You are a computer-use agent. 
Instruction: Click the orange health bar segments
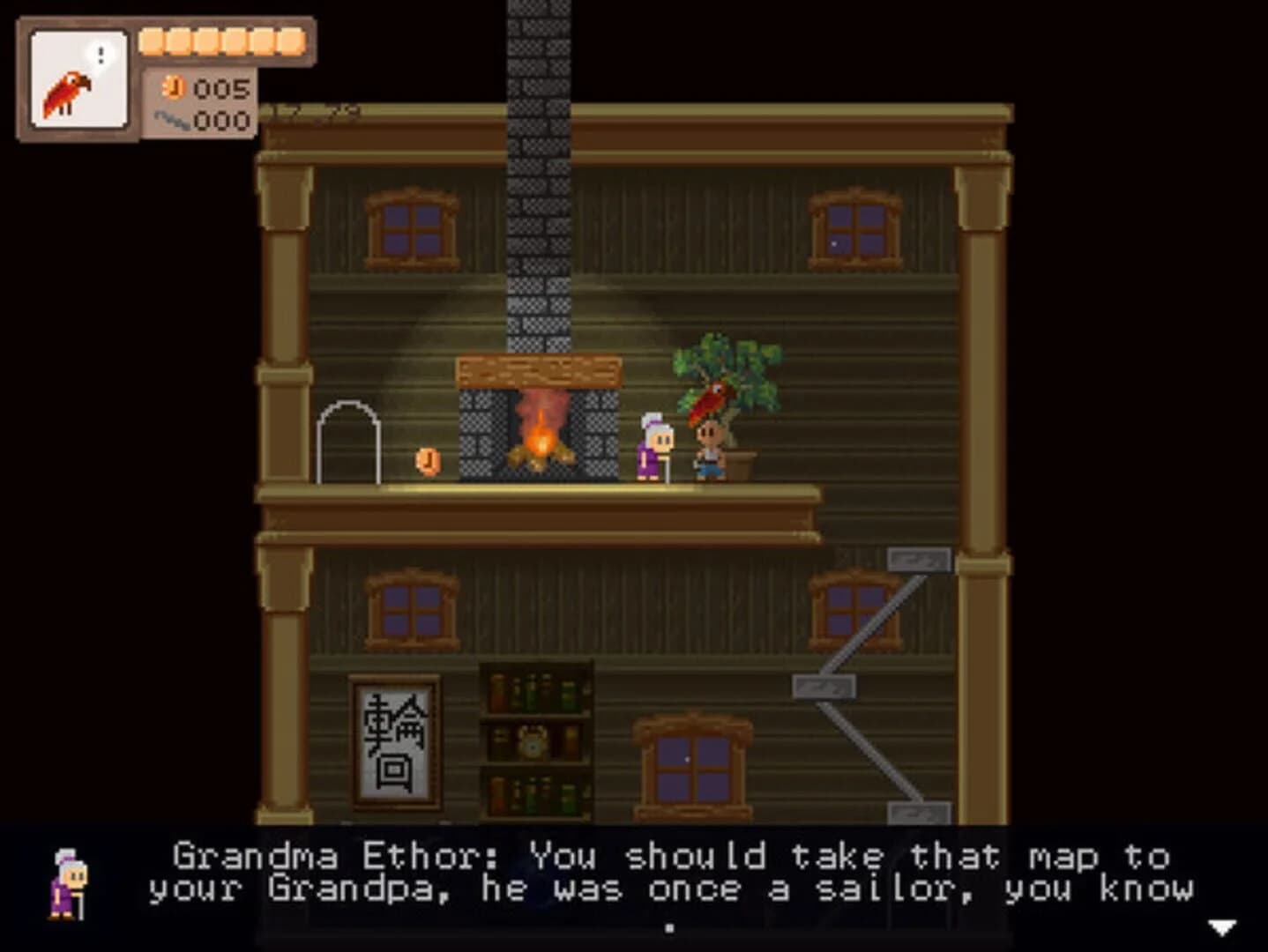pyautogui.click(x=220, y=40)
